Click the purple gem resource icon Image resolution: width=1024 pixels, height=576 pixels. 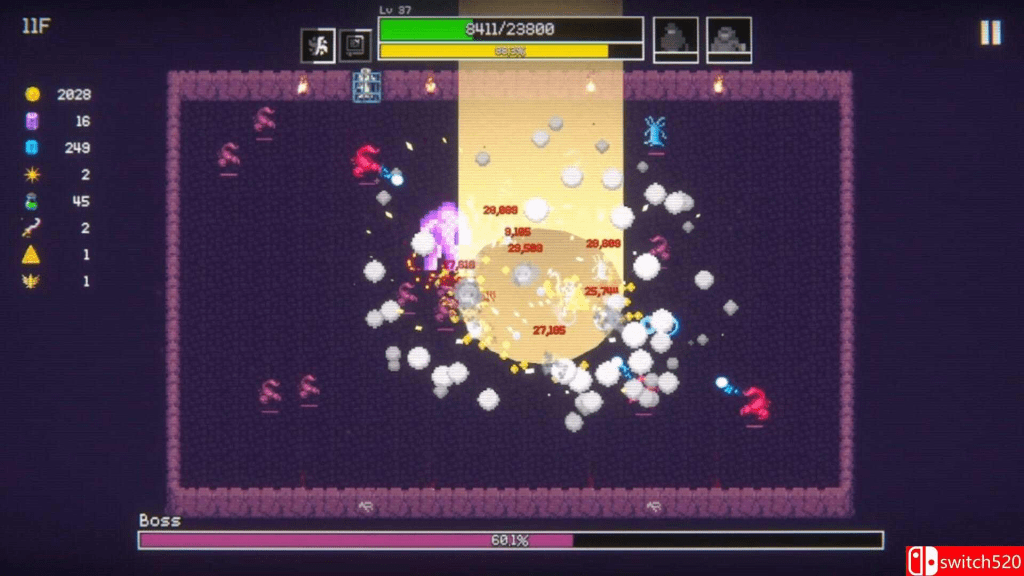[x=32, y=121]
